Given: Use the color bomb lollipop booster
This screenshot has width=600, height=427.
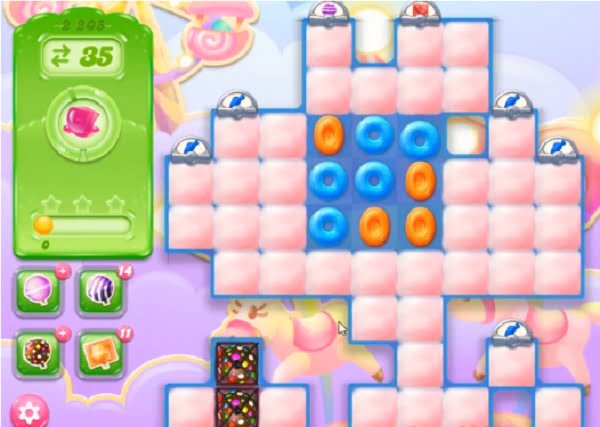Looking at the screenshot, I should coord(38,349).
